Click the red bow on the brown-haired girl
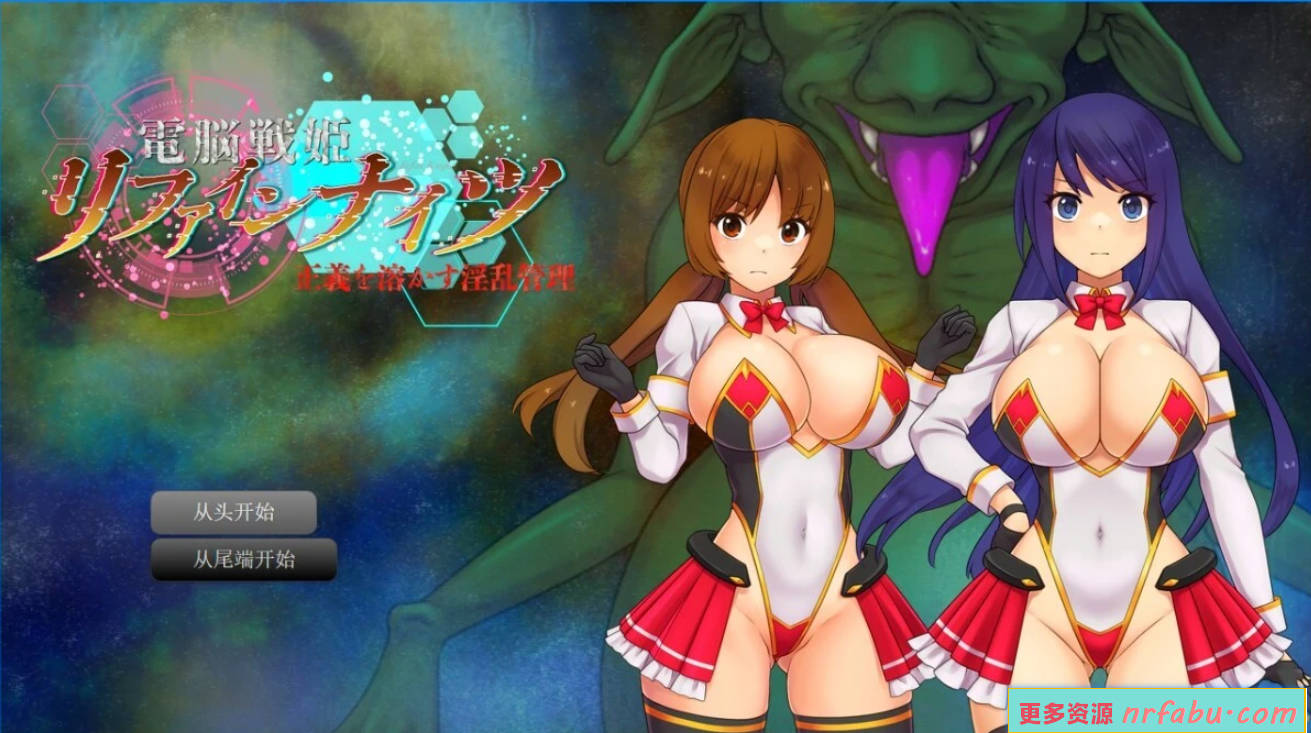The image size is (1311, 733). pos(765,315)
